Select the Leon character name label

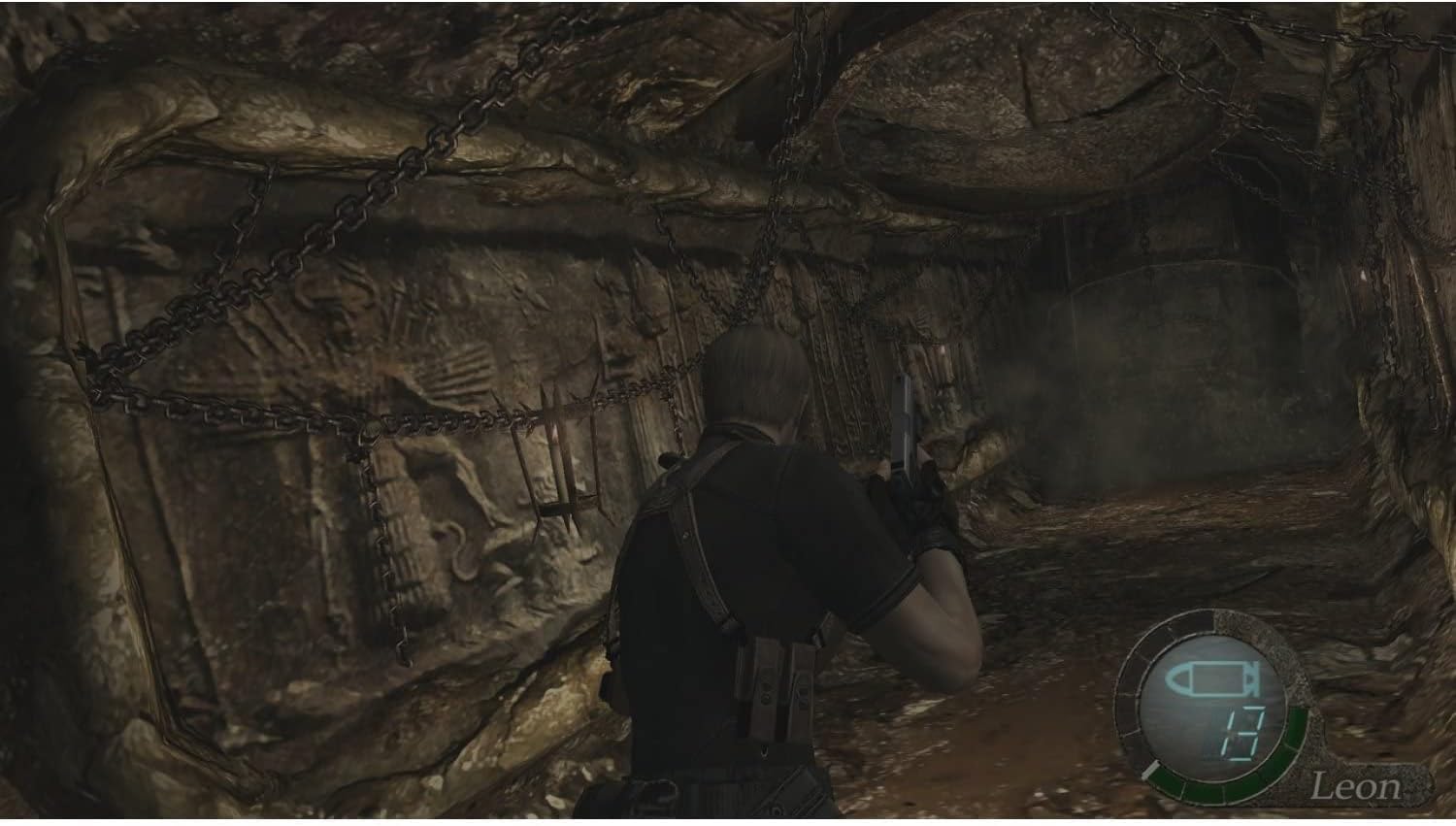point(1357,786)
